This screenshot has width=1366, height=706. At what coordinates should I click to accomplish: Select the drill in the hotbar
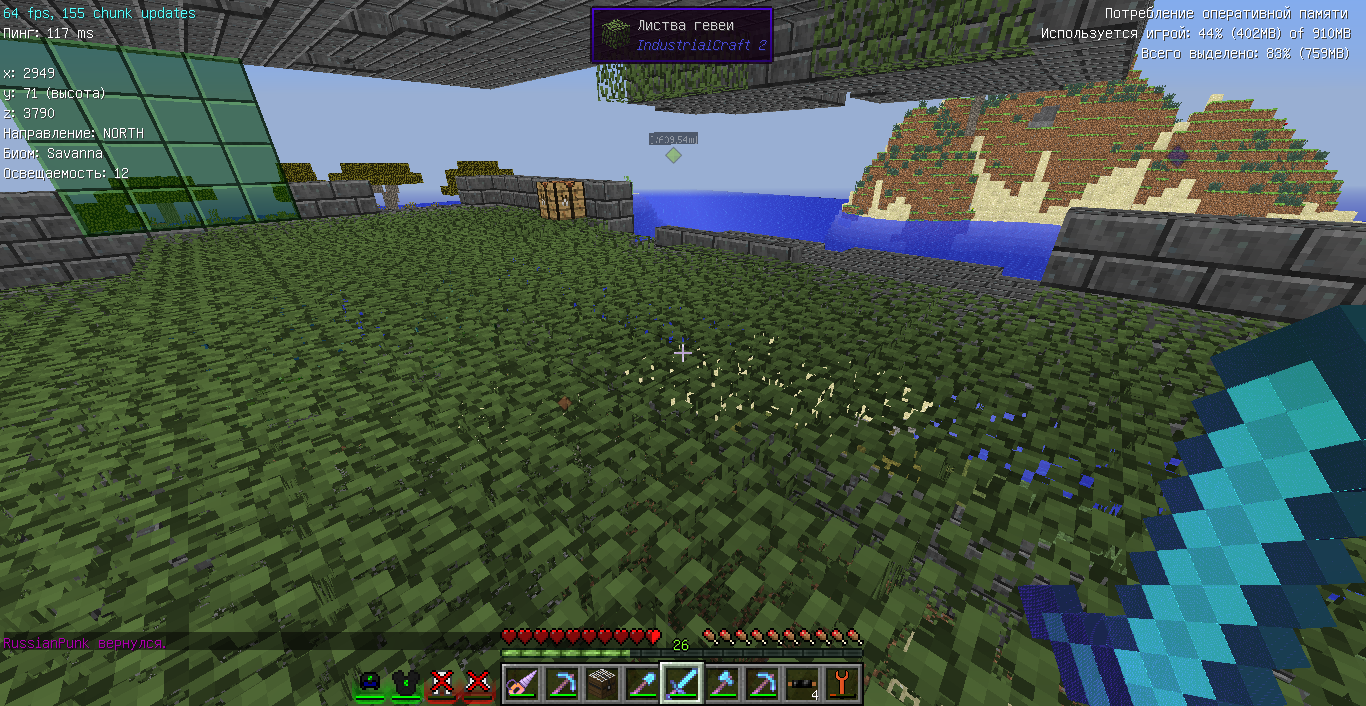tap(521, 684)
